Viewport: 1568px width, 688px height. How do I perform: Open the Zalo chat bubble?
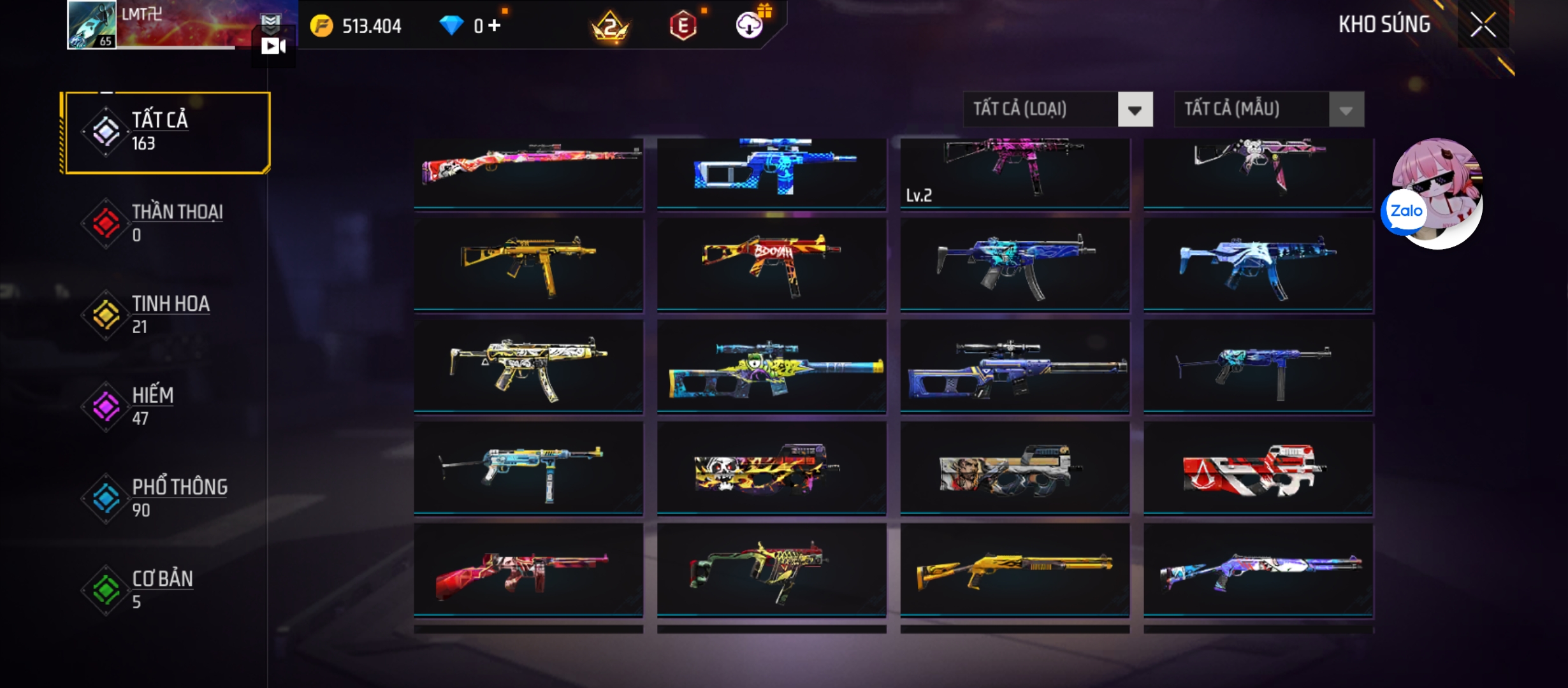pyautogui.click(x=1406, y=211)
